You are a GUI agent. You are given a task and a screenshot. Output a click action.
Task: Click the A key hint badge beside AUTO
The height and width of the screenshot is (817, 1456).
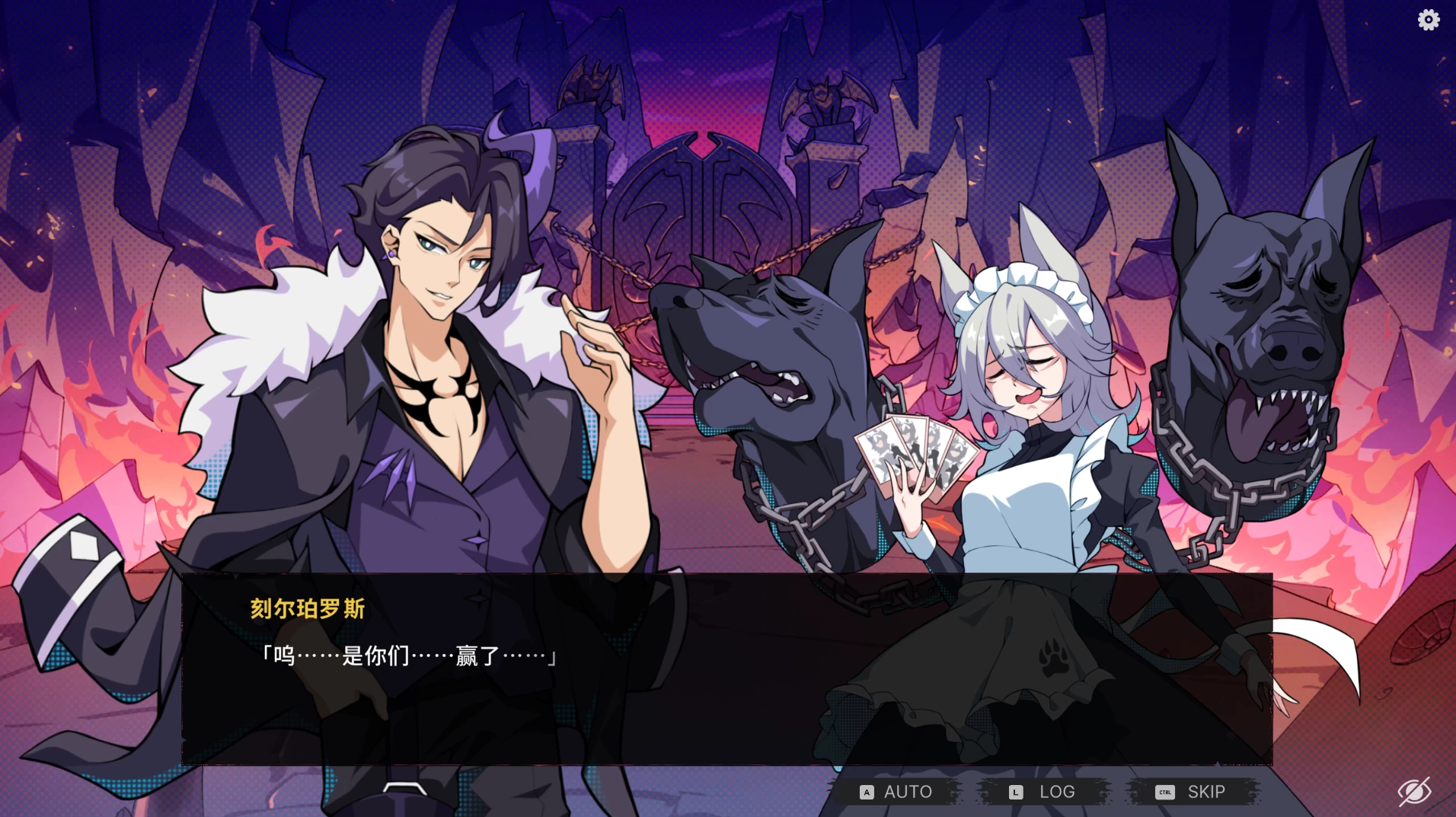click(x=866, y=792)
